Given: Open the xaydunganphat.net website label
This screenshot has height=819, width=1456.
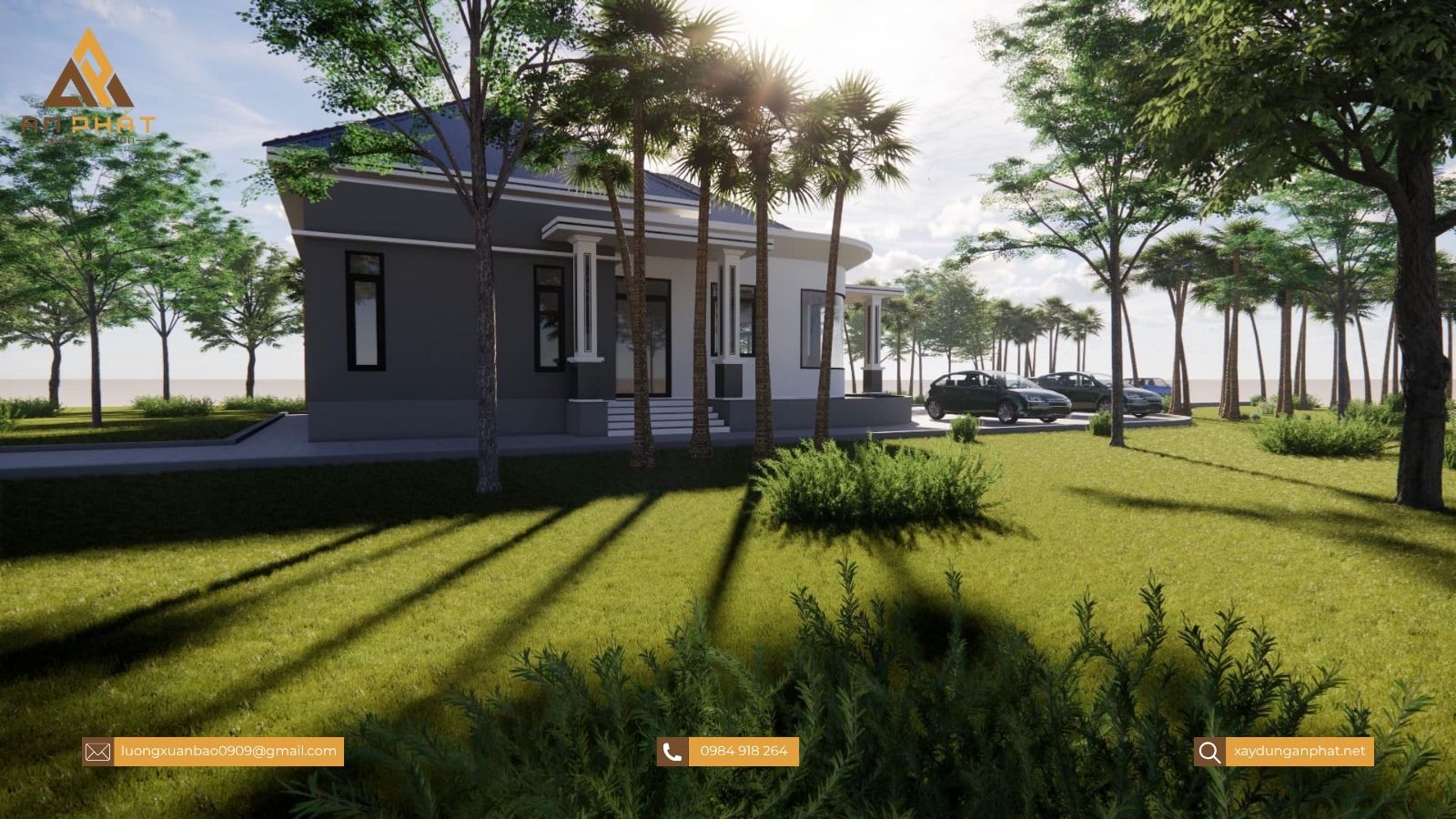Looking at the screenshot, I should (1299, 751).
